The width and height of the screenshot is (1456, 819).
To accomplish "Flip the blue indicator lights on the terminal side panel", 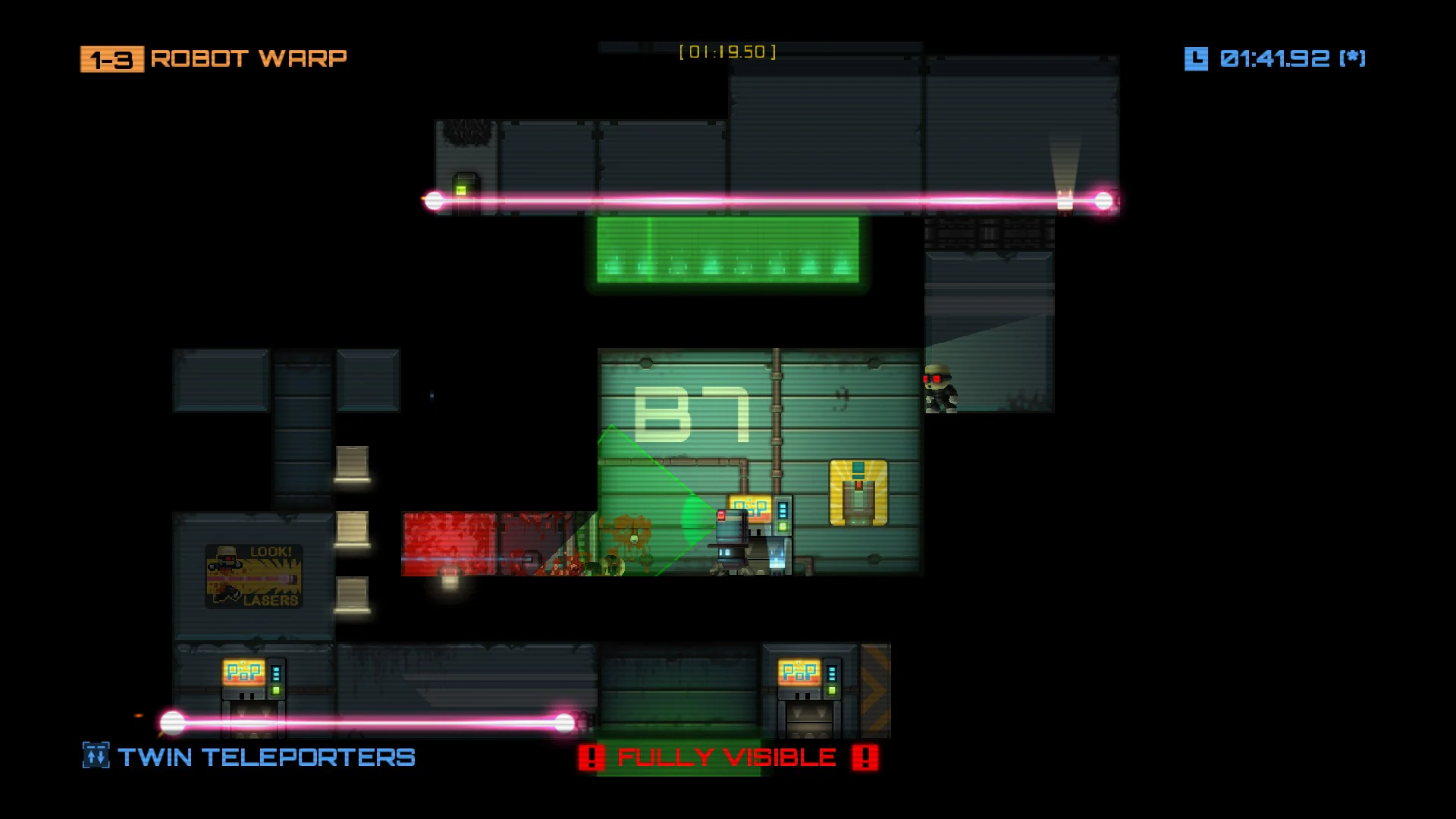I will (783, 510).
